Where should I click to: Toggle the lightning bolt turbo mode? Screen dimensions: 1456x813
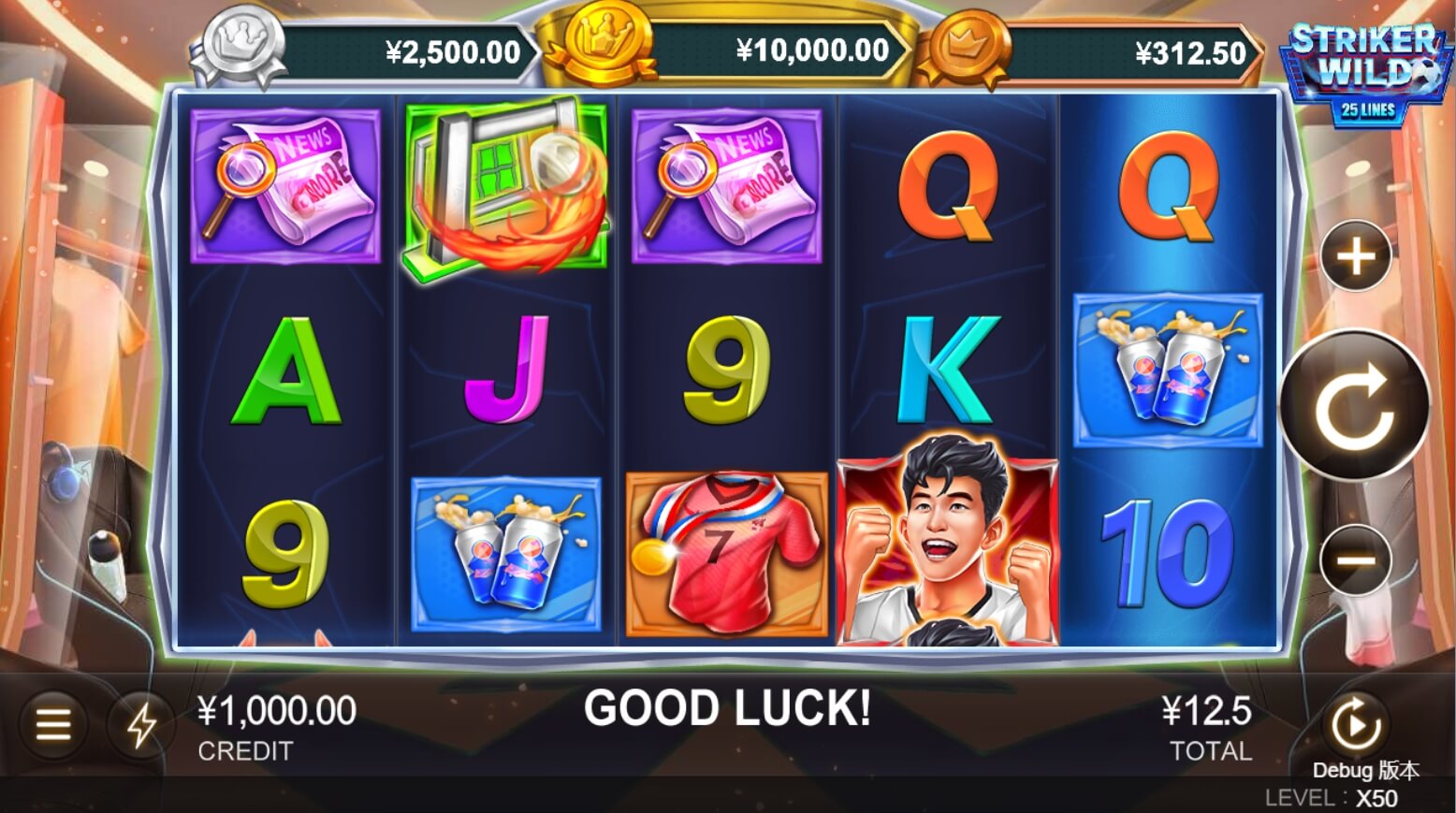(x=141, y=725)
